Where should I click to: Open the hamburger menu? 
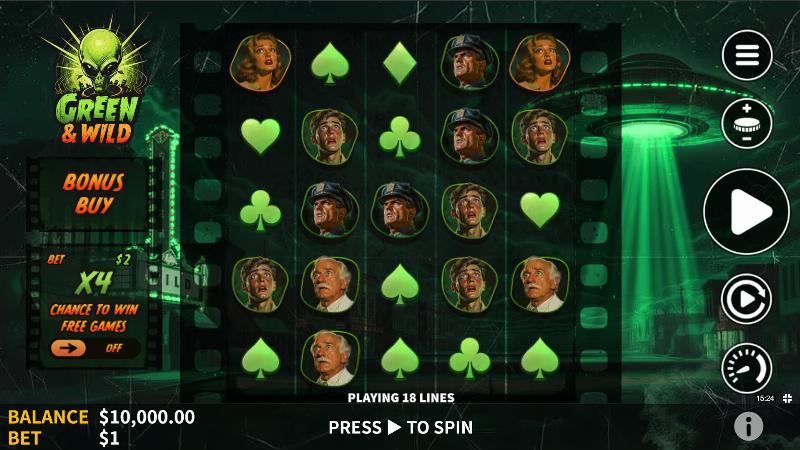click(747, 55)
